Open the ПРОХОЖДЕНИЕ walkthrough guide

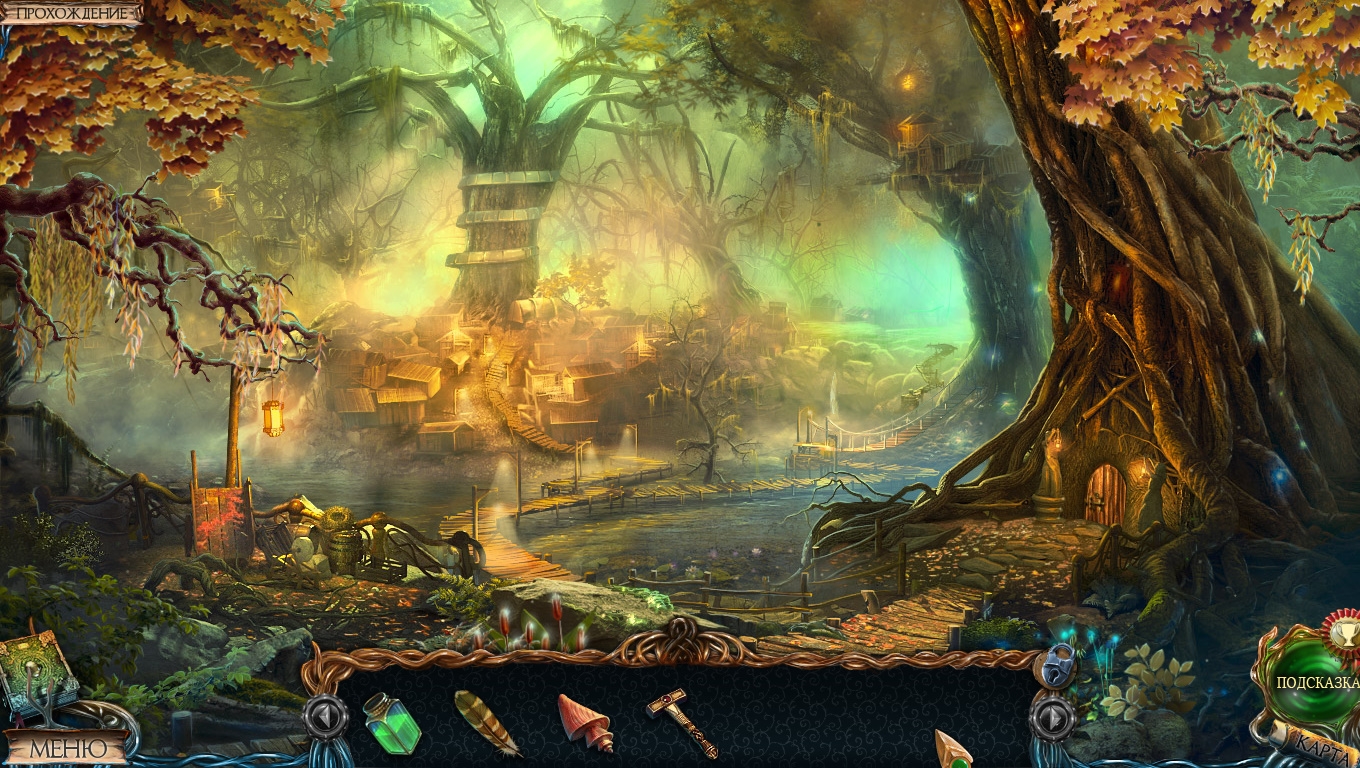[72, 13]
